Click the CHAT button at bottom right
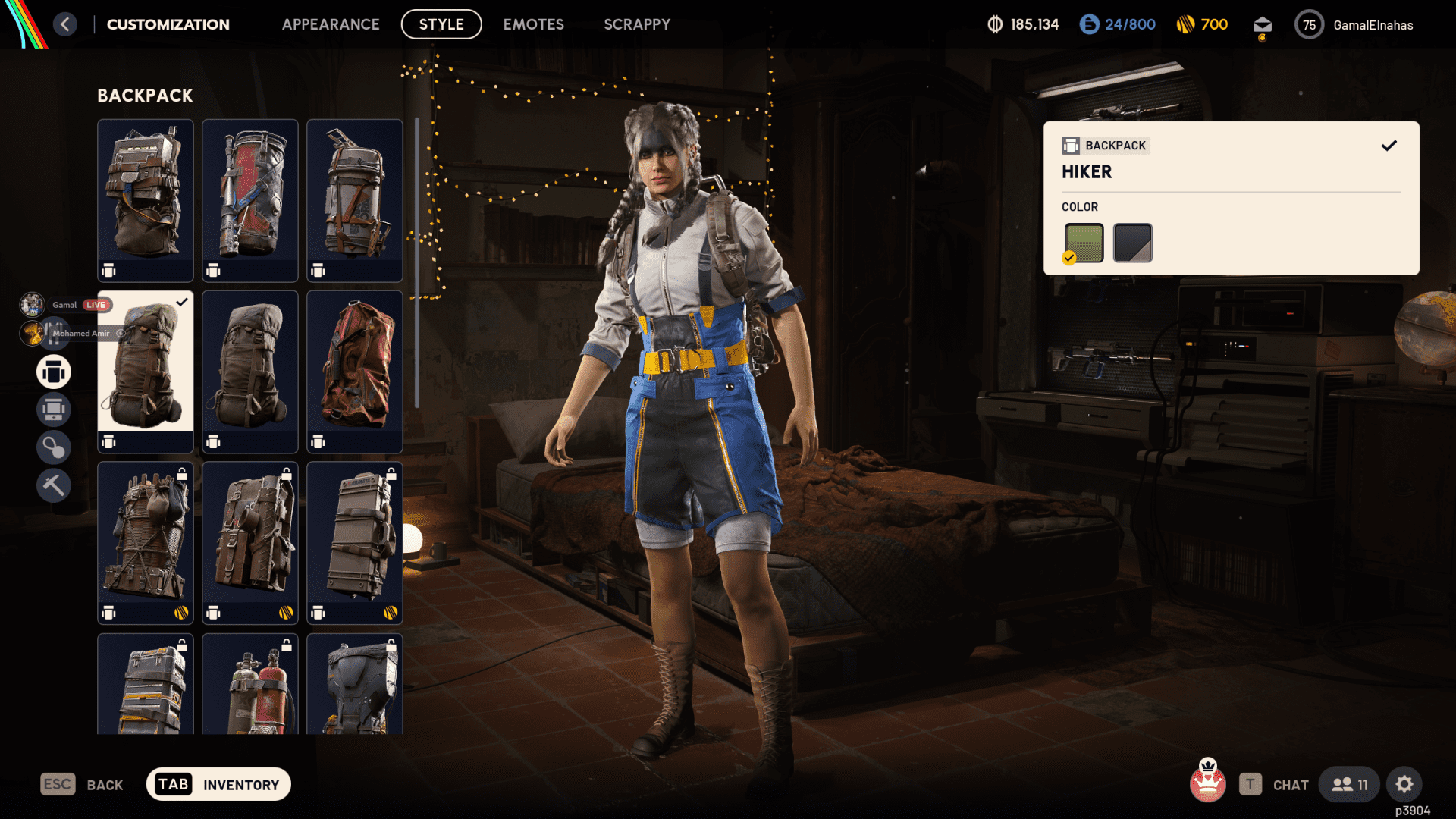1456x819 pixels. click(1290, 784)
